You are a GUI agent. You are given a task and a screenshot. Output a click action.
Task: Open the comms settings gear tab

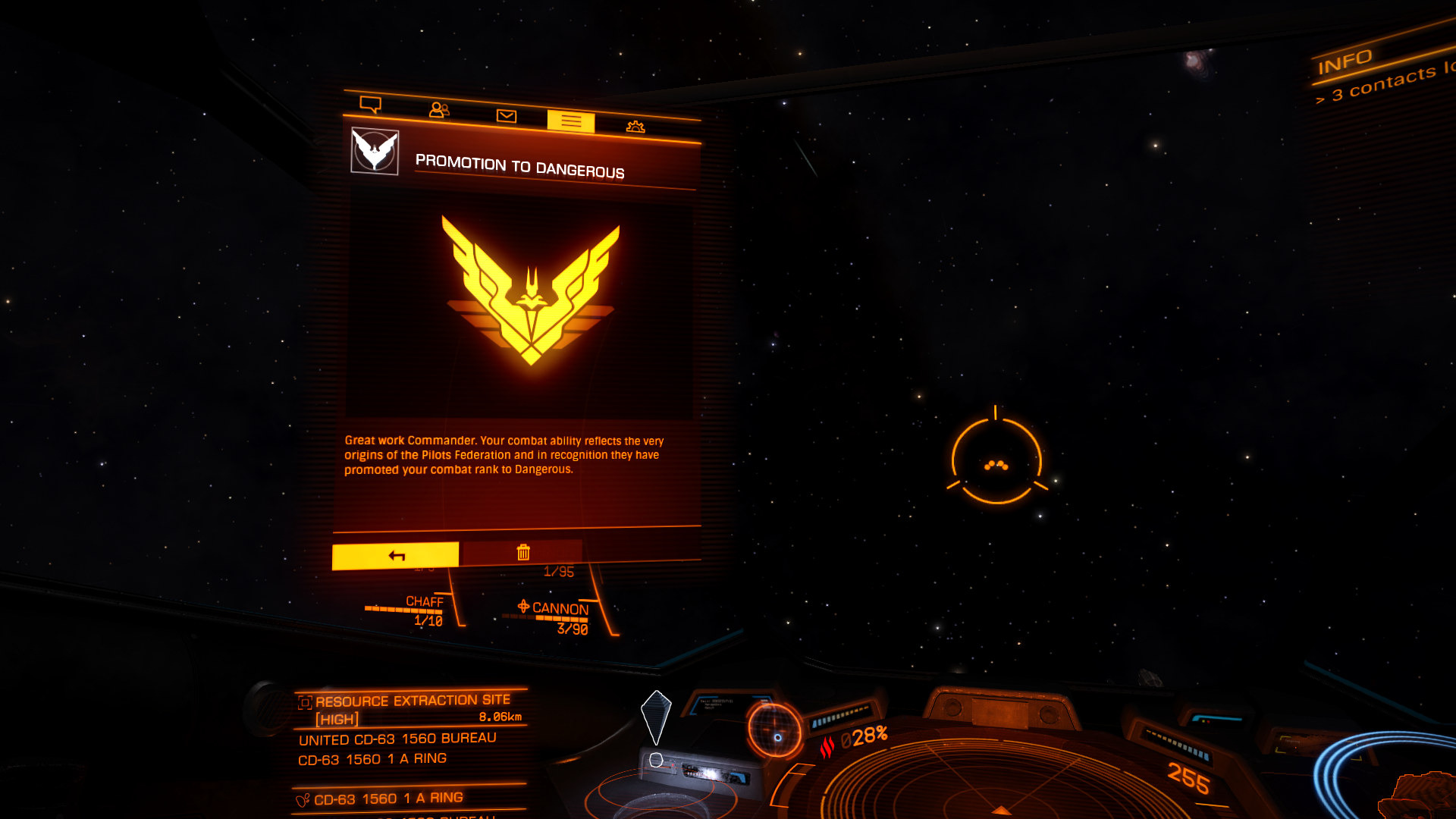click(x=635, y=127)
